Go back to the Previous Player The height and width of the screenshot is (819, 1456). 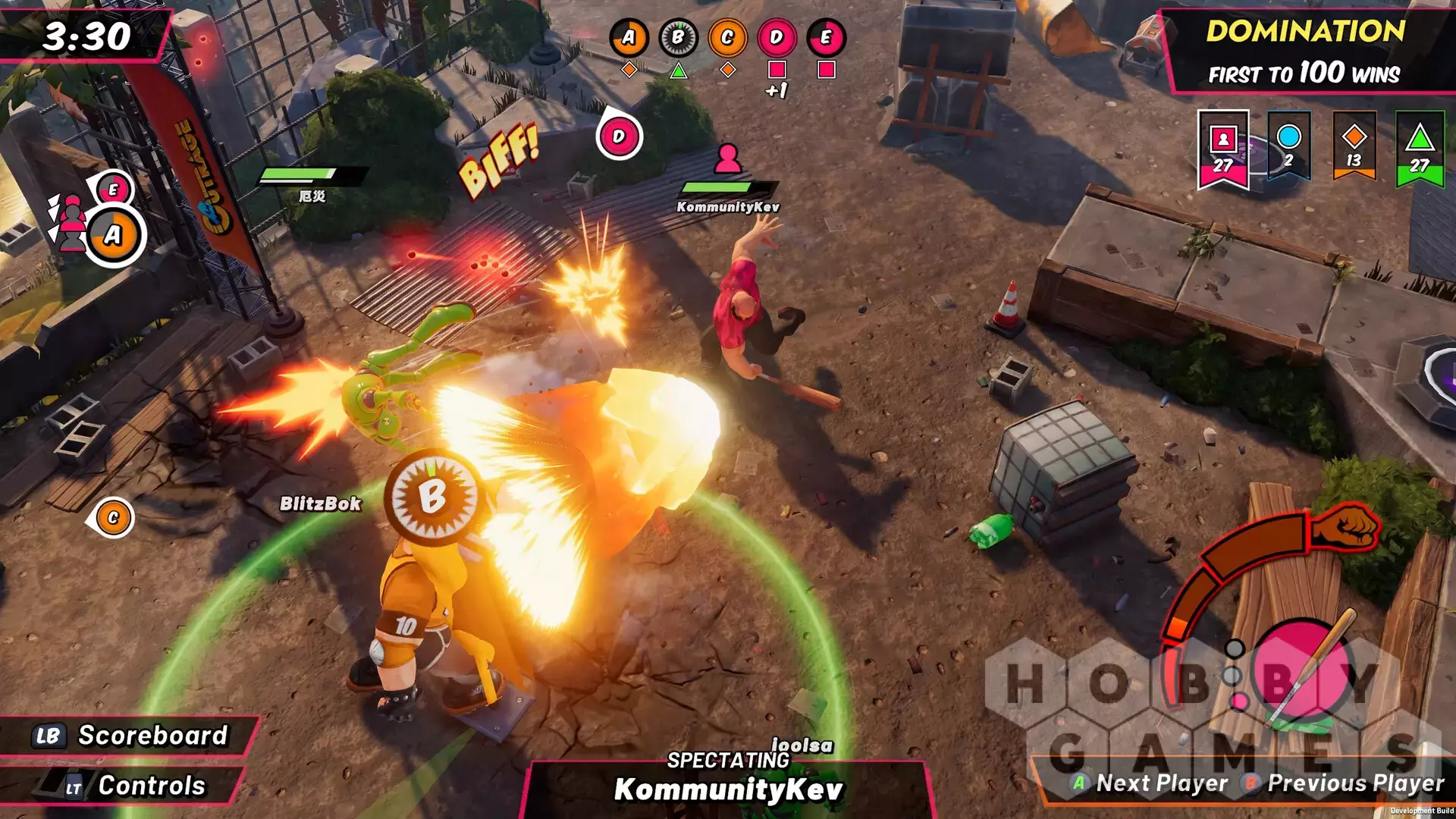[x=1345, y=783]
